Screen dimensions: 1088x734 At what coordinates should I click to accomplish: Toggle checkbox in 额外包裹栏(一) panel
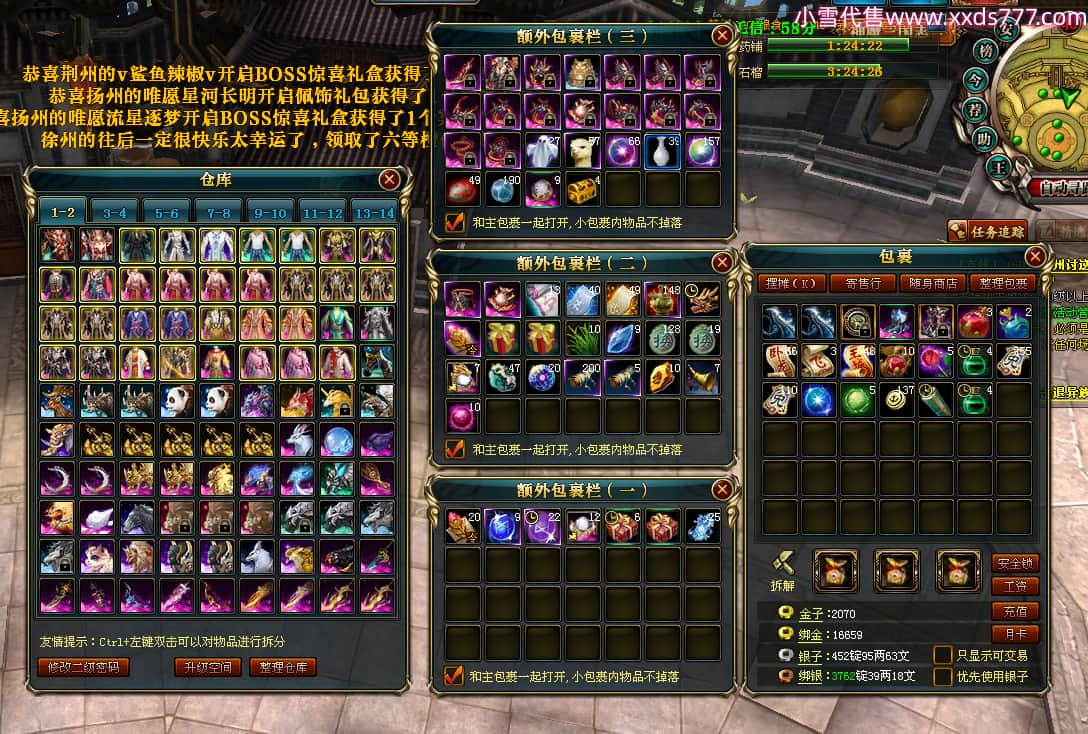455,676
